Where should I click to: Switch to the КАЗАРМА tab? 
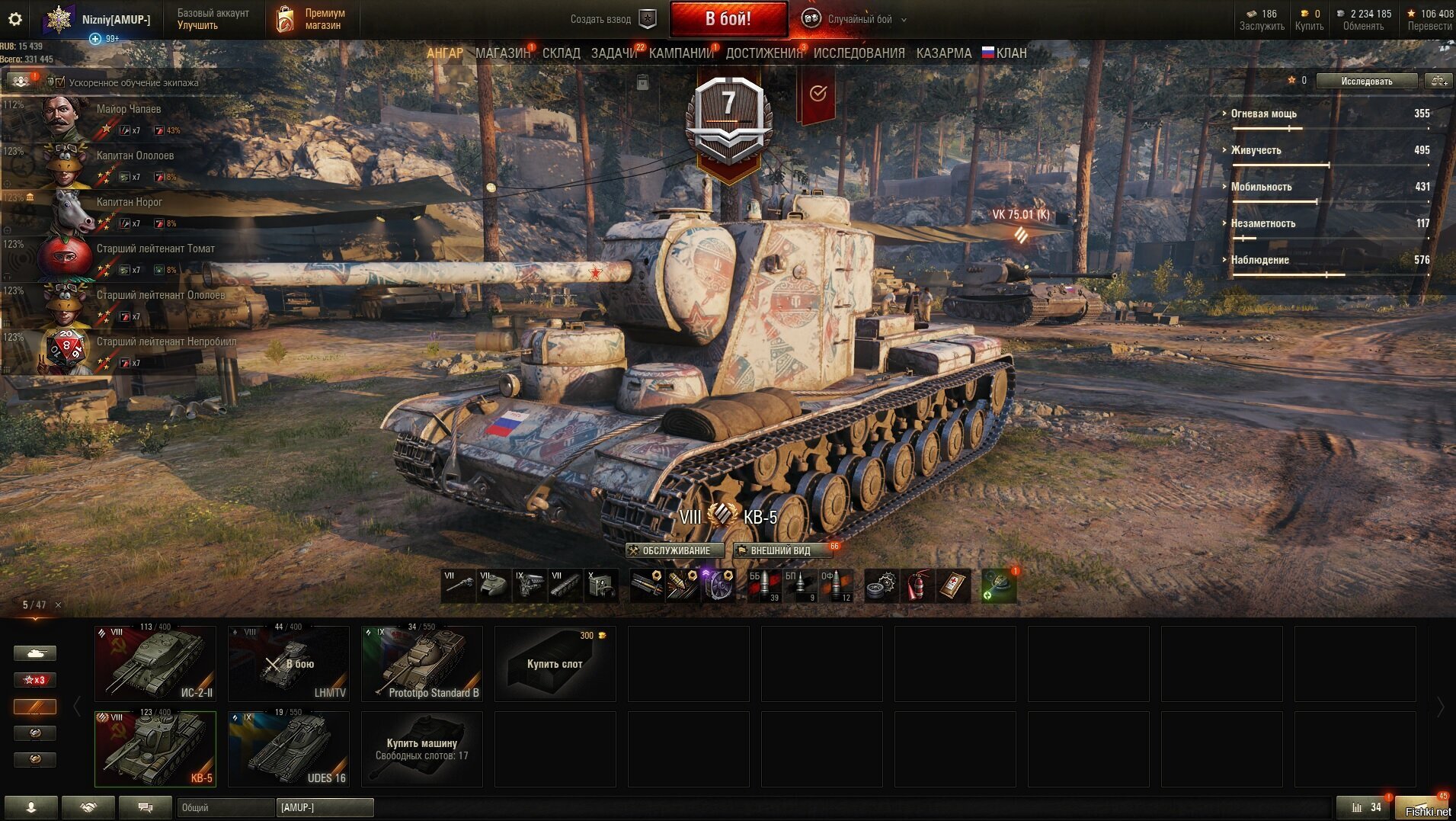(x=943, y=53)
